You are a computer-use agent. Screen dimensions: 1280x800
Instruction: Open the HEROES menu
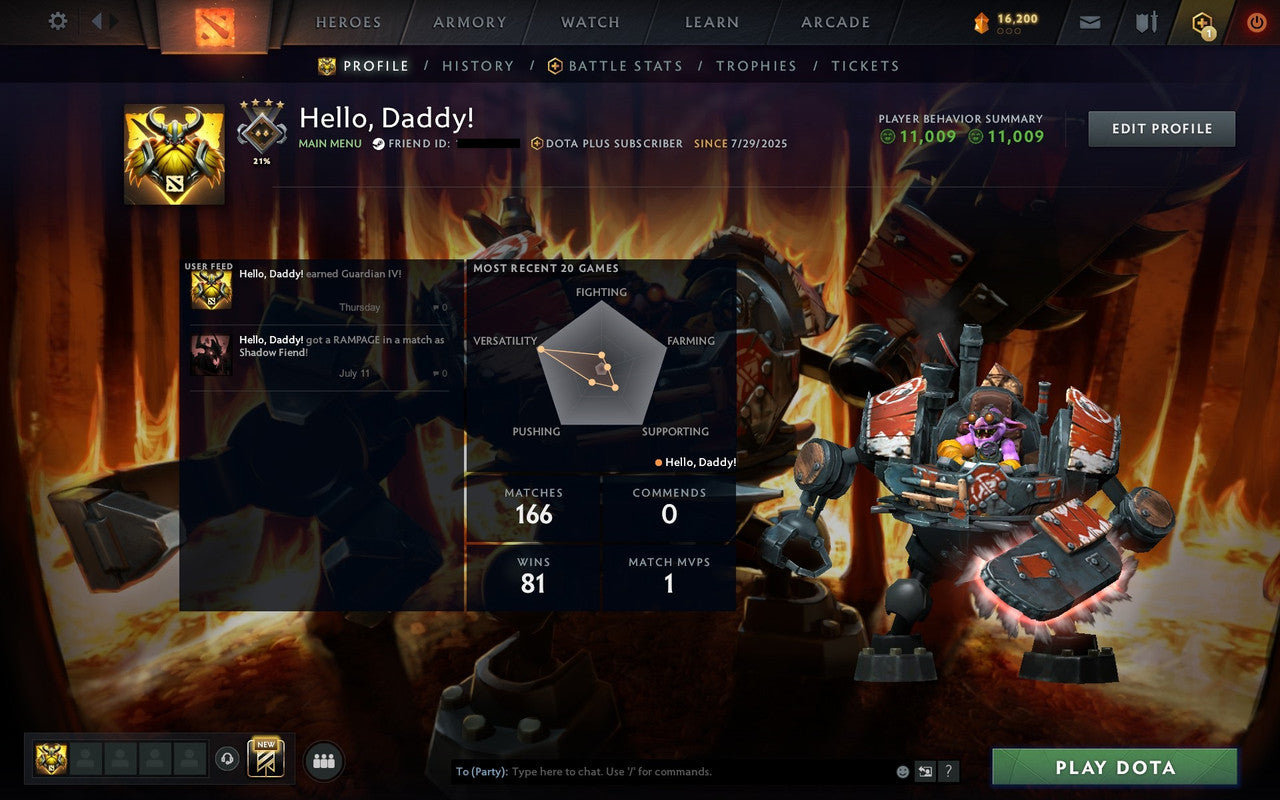[347, 22]
